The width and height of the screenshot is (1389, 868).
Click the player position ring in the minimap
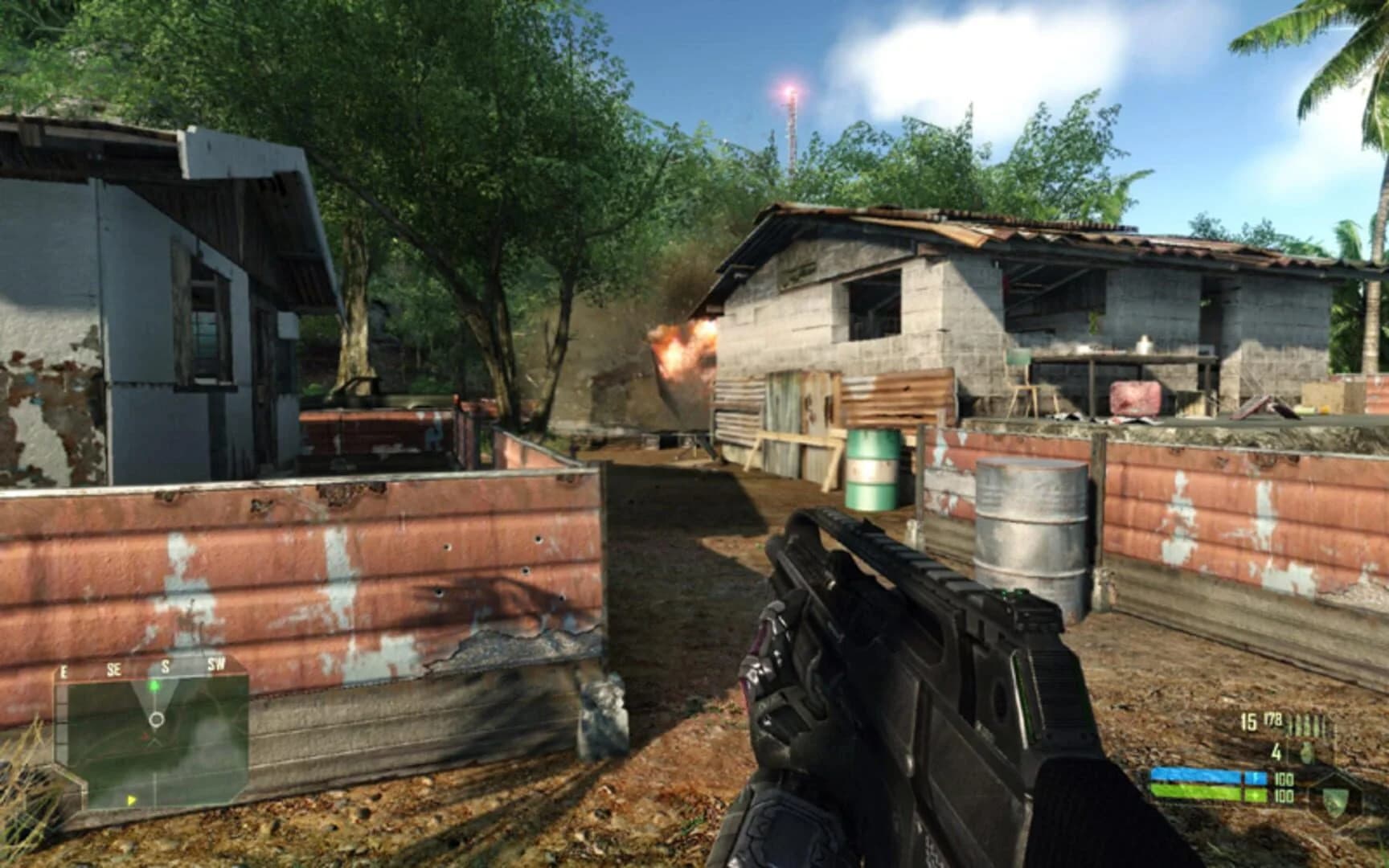click(x=157, y=719)
